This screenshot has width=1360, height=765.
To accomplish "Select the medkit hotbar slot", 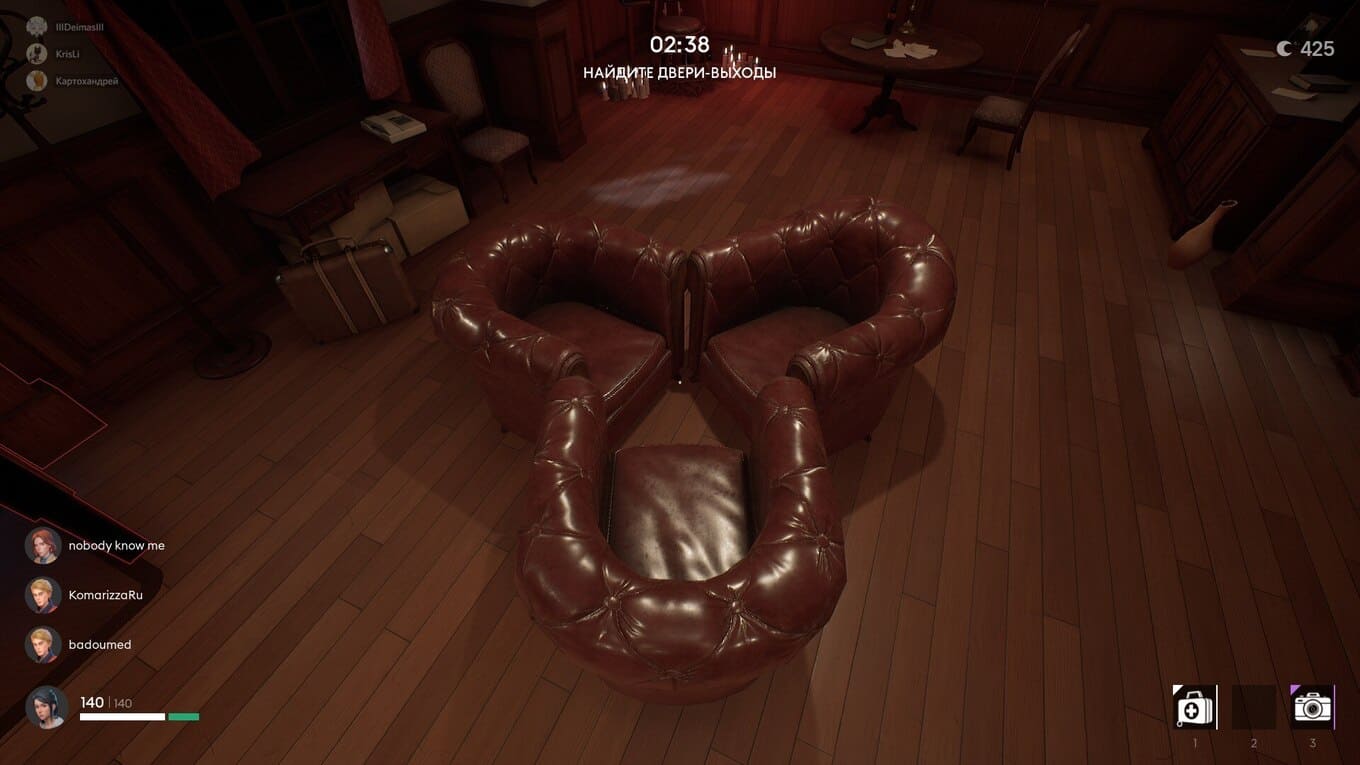I will 1194,707.
